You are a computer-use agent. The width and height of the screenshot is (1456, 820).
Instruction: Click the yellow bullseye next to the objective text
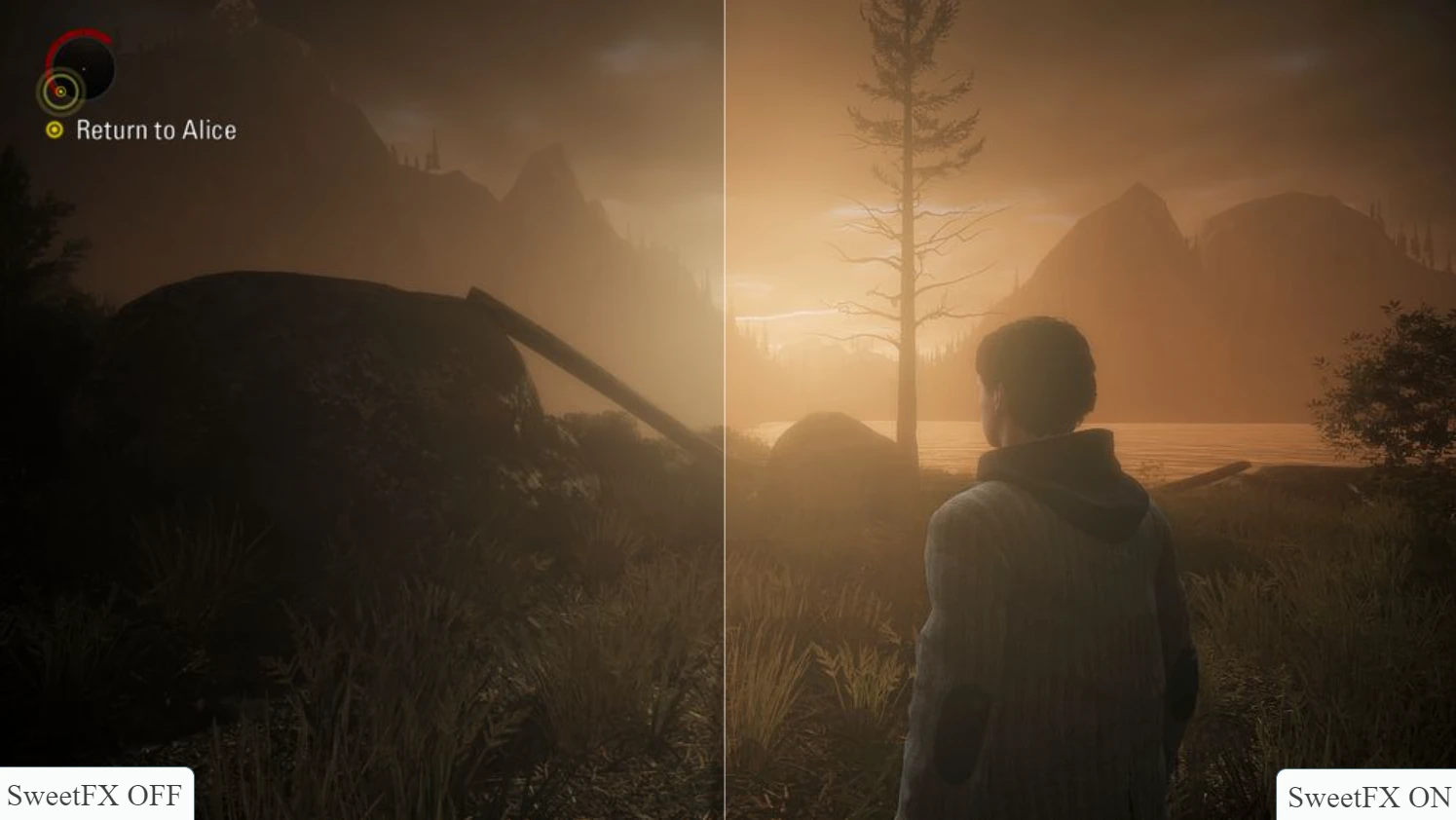(56, 130)
